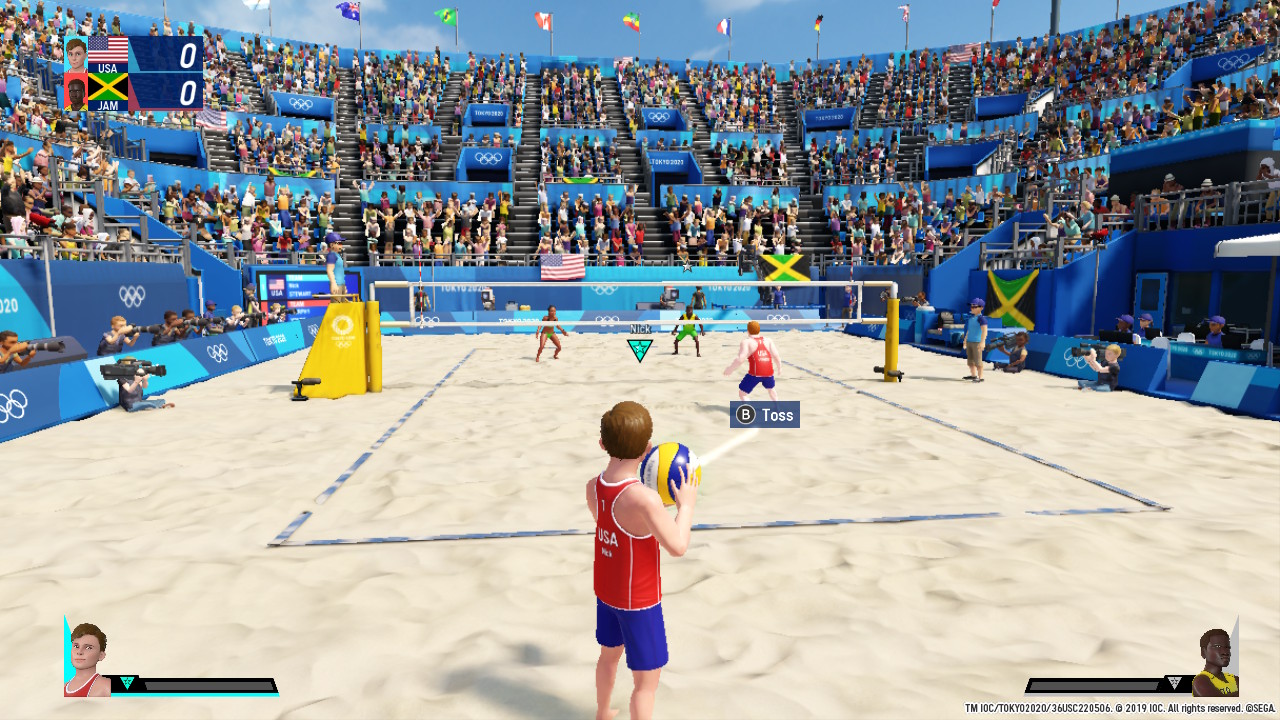The width and height of the screenshot is (1280, 720).
Task: Select Nick's portrait in the bottom-left HUD
Action: tap(85, 654)
